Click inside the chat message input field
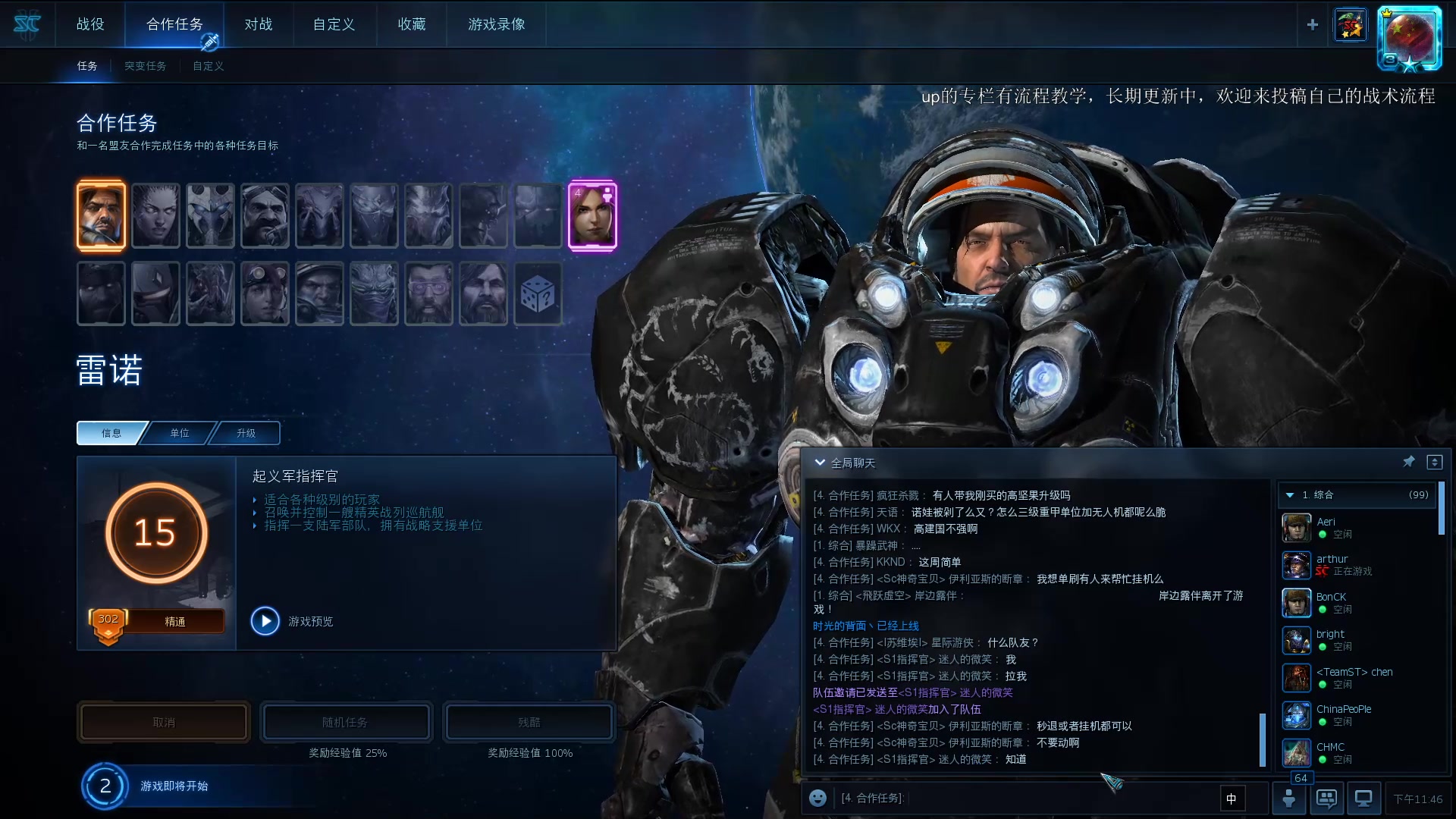The height and width of the screenshot is (819, 1456). pos(1024,798)
